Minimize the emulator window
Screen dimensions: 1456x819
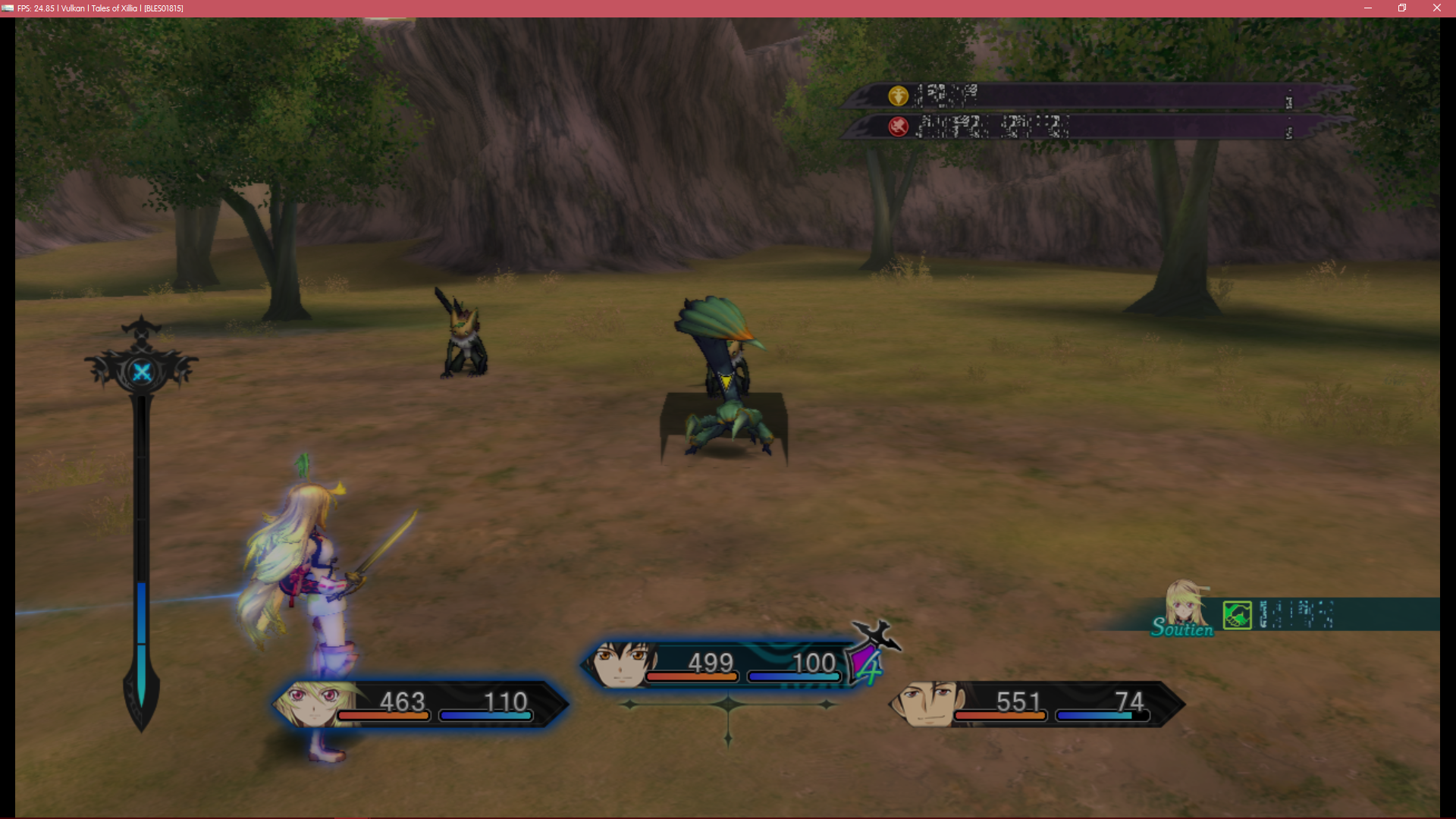(x=1368, y=8)
